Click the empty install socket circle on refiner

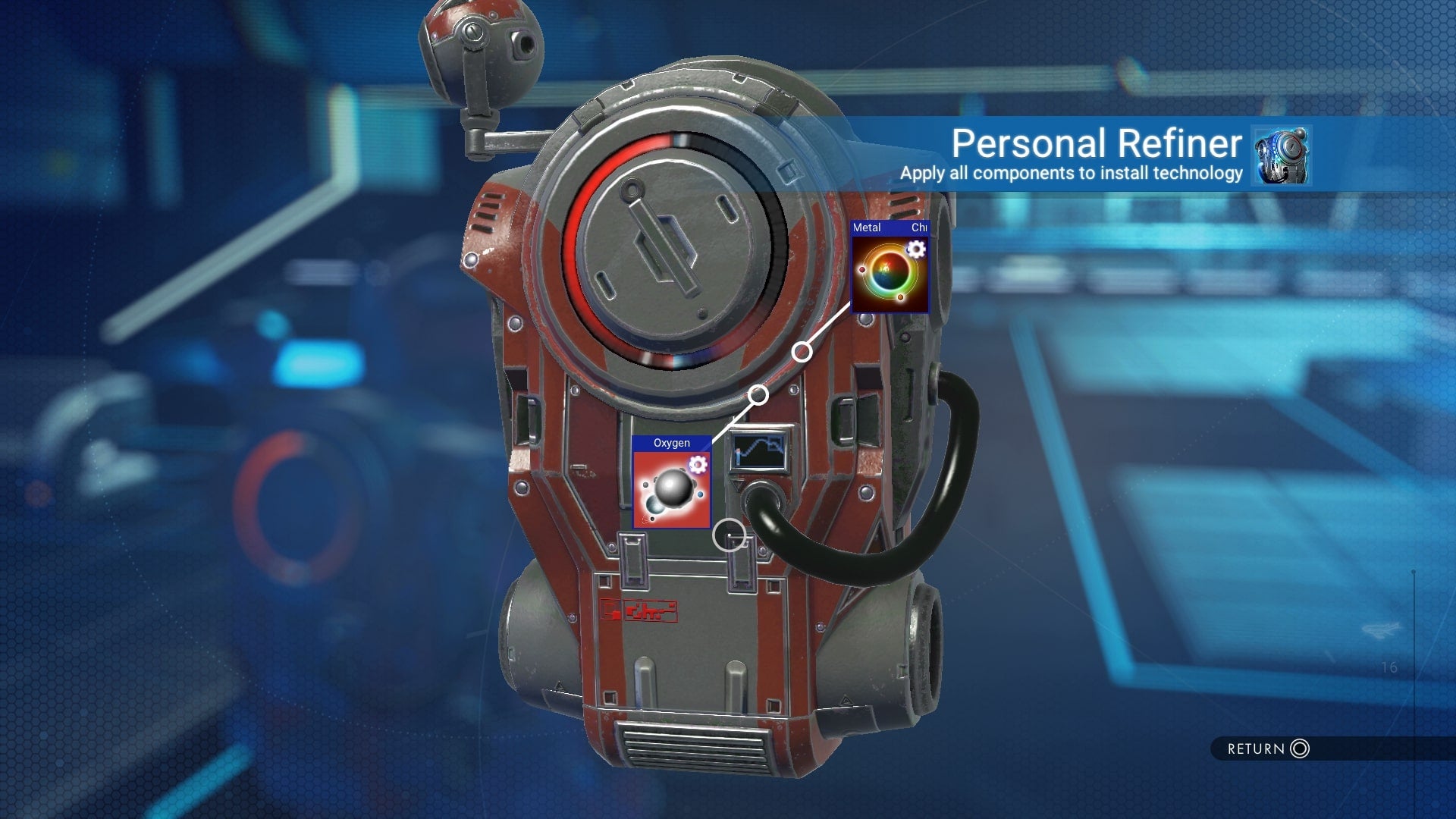click(730, 534)
